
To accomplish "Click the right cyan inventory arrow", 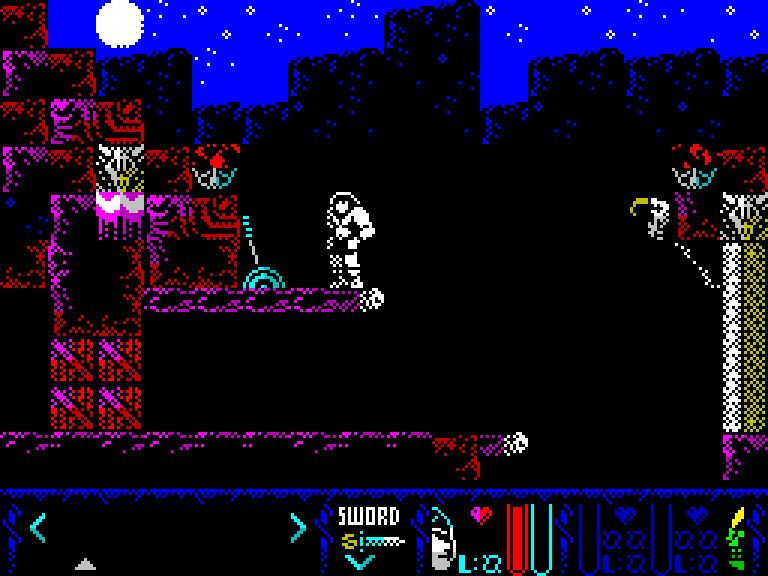I will 297,526.
